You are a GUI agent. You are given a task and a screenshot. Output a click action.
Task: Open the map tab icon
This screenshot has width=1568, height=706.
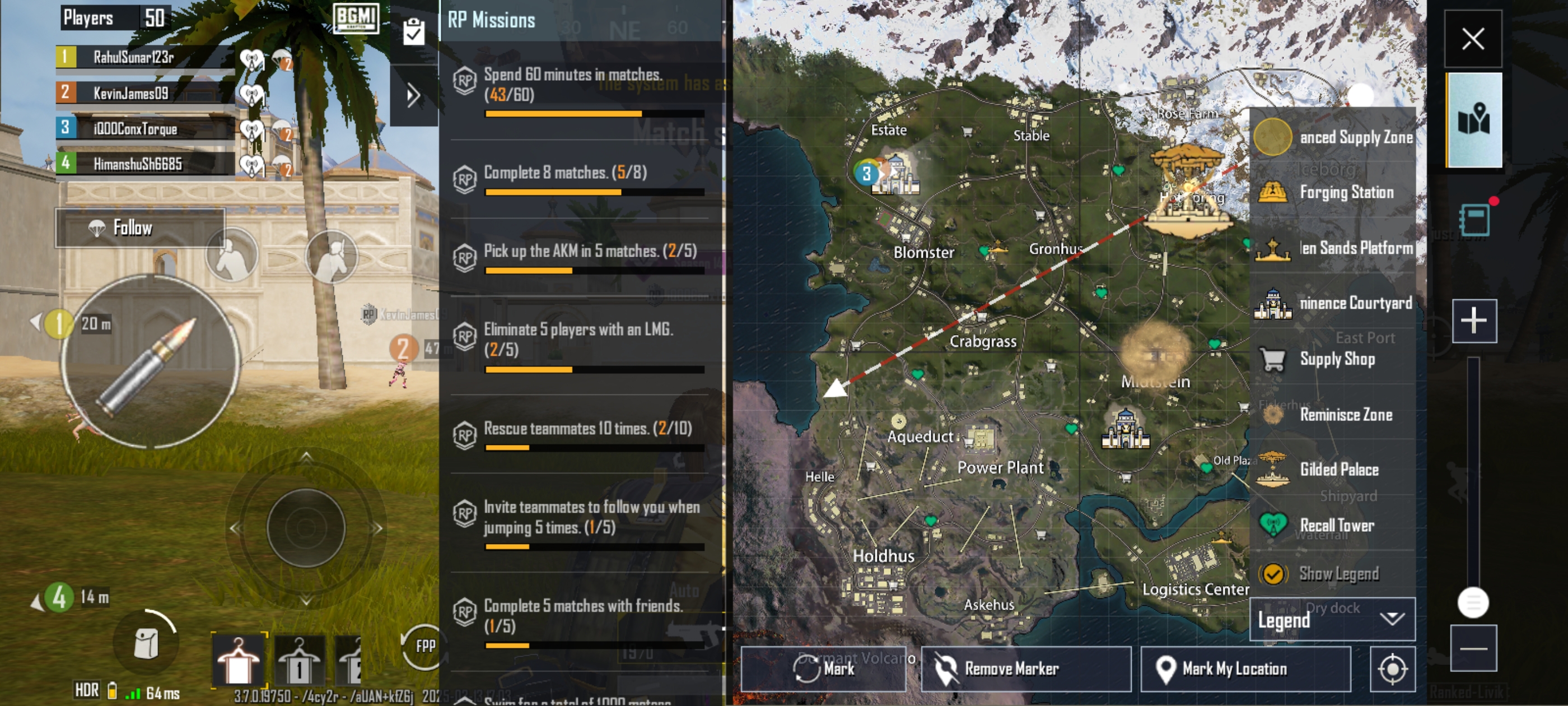pyautogui.click(x=1474, y=119)
